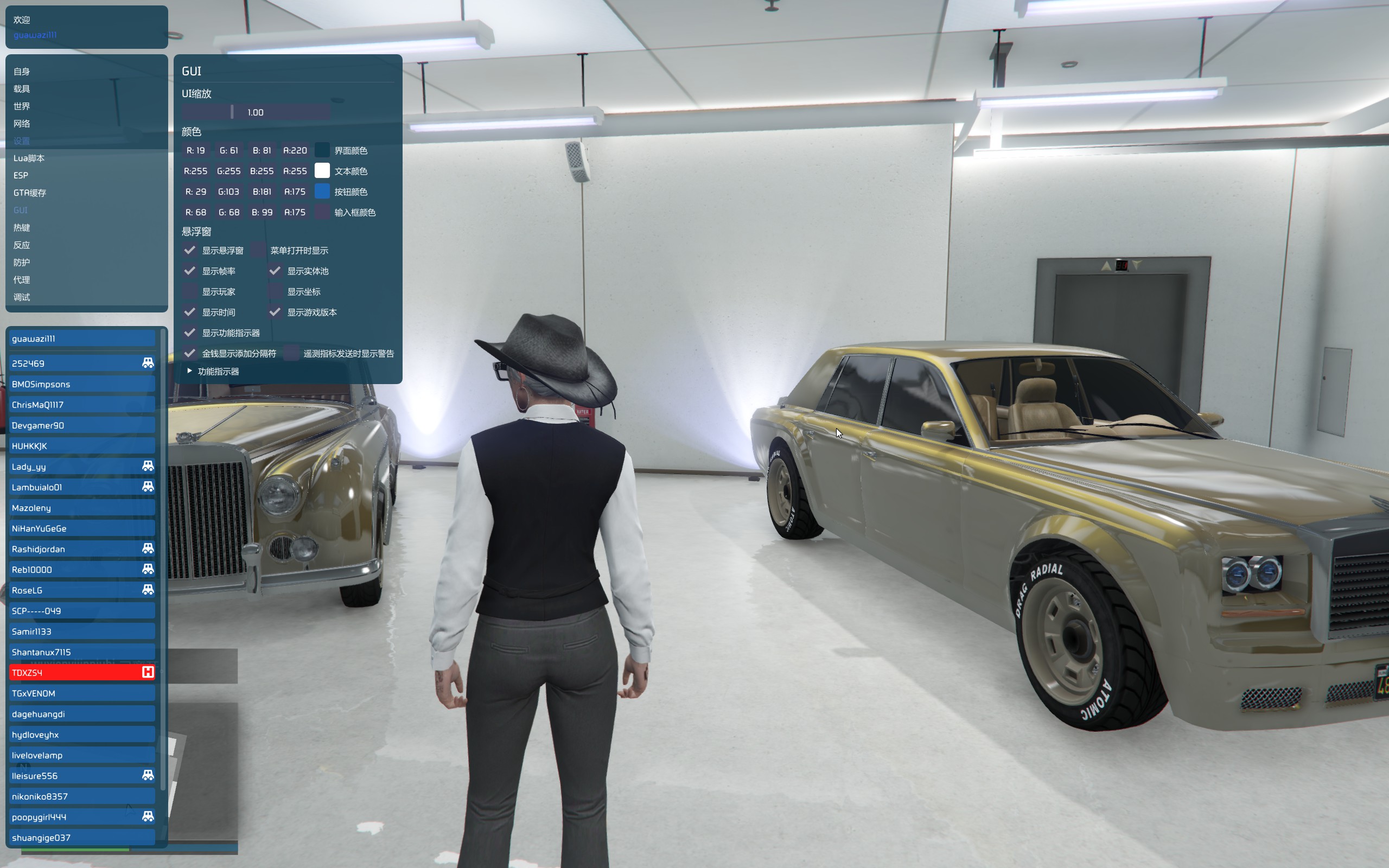Screen dimensions: 1389x868
Task: Select the 防护 menu entry
Action: [x=22, y=263]
